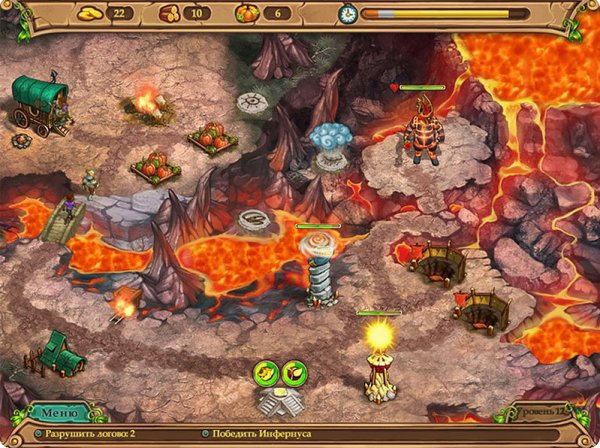Viewport: 600px width, 448px height.
Task: Click the gold pile action bubble
Action: [266, 375]
